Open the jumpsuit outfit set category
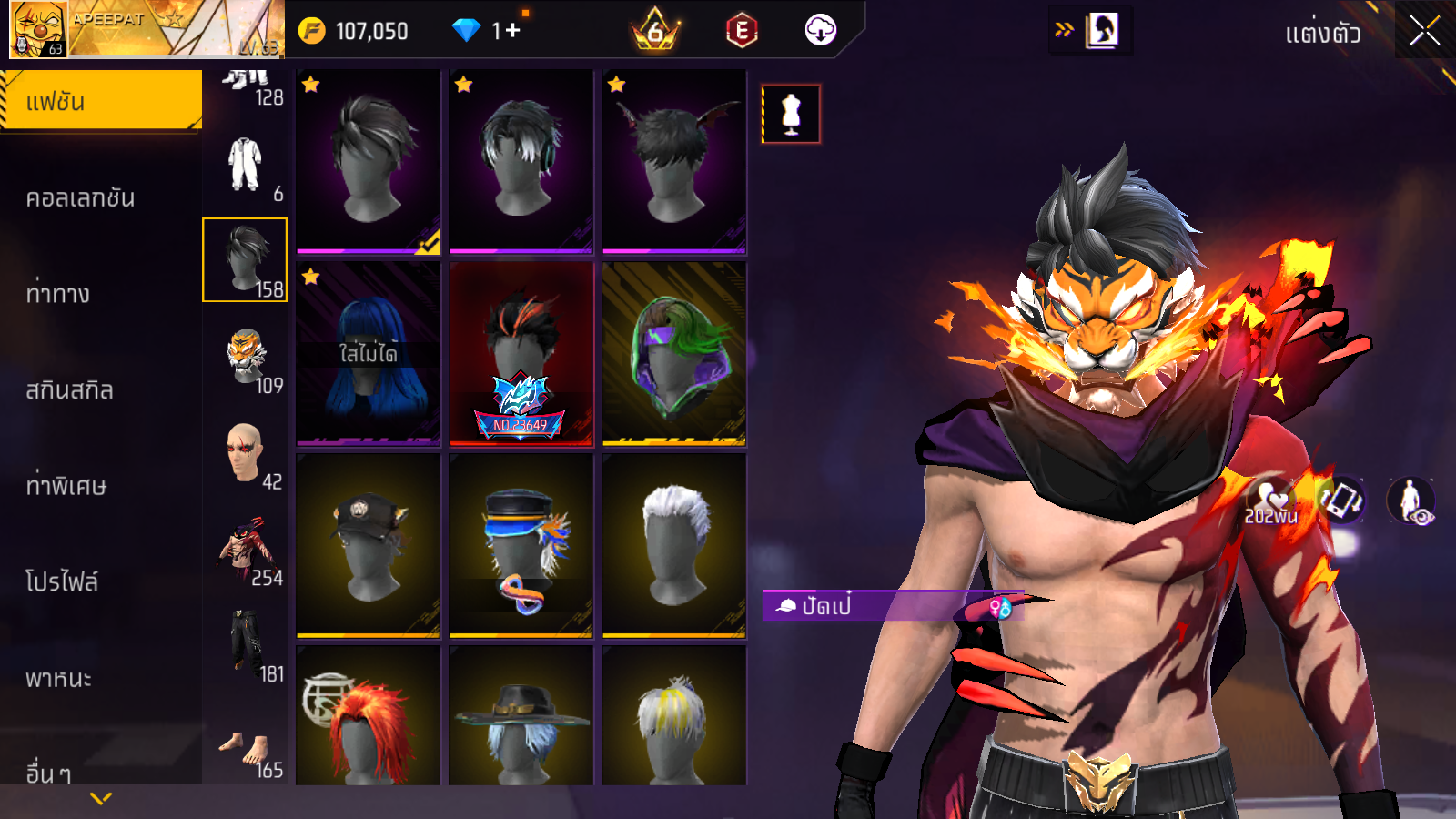The width and height of the screenshot is (1456, 819). (x=245, y=165)
